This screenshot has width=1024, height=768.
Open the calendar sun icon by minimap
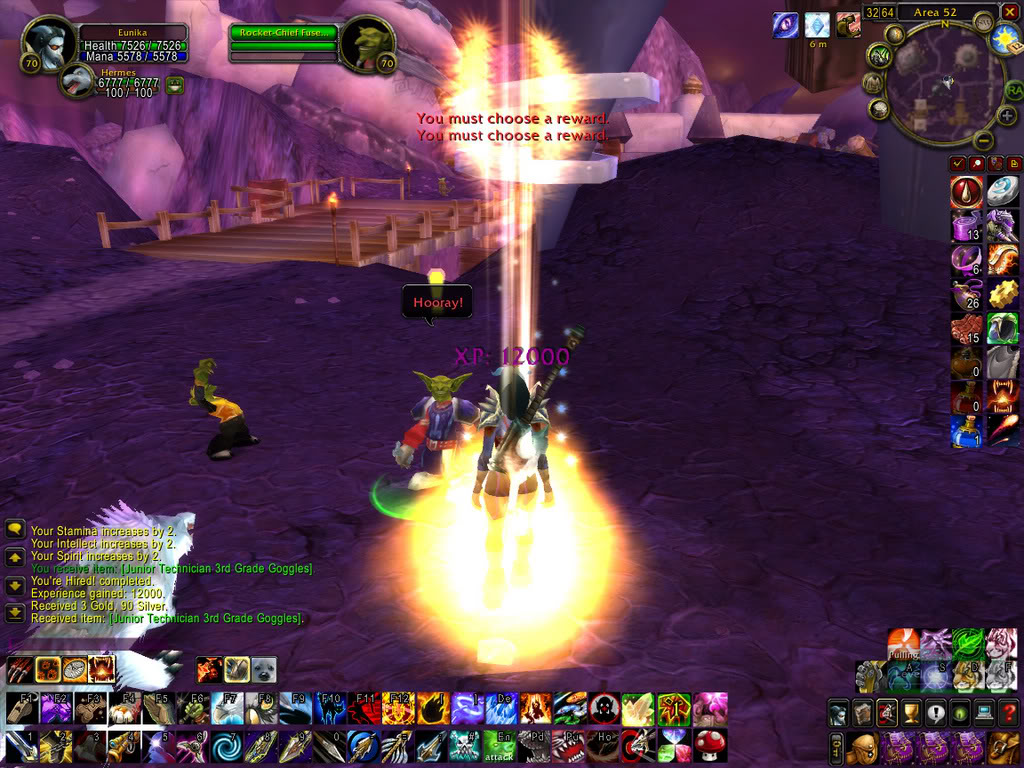pos(1005,40)
